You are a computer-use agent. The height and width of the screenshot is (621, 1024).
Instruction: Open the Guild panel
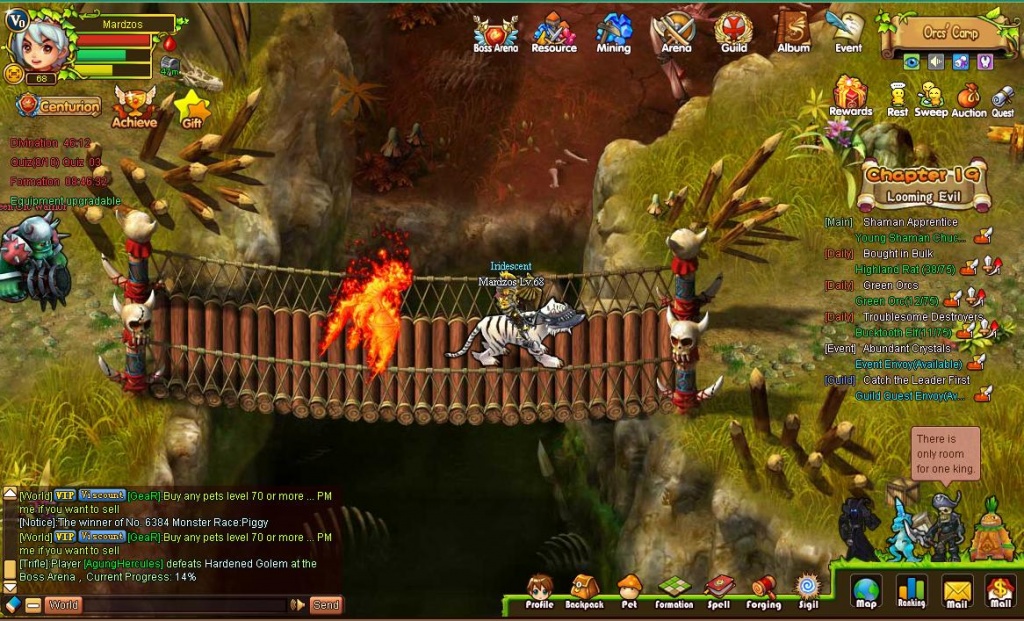pyautogui.click(x=734, y=32)
